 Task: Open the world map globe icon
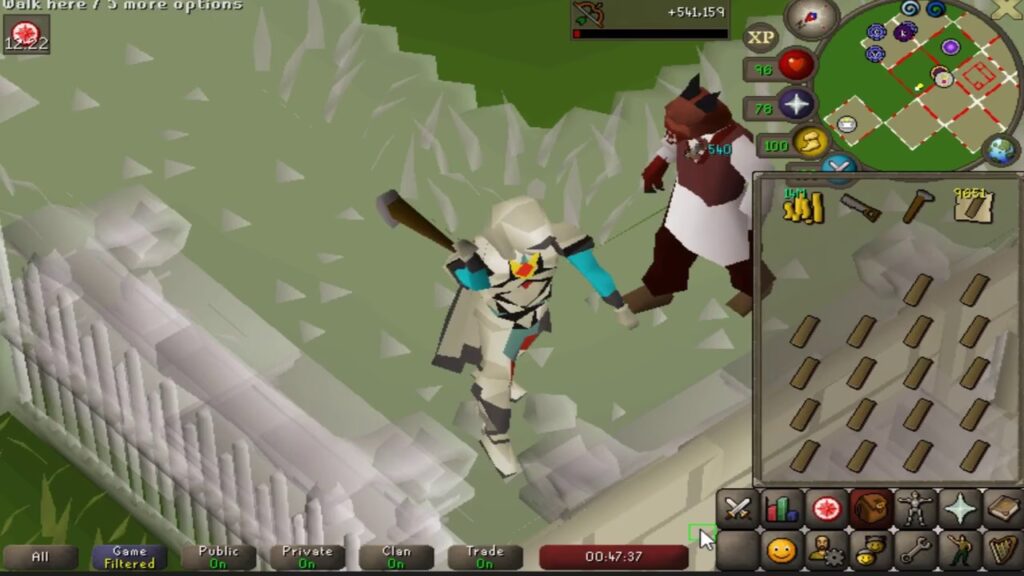pyautogui.click(x=1001, y=149)
